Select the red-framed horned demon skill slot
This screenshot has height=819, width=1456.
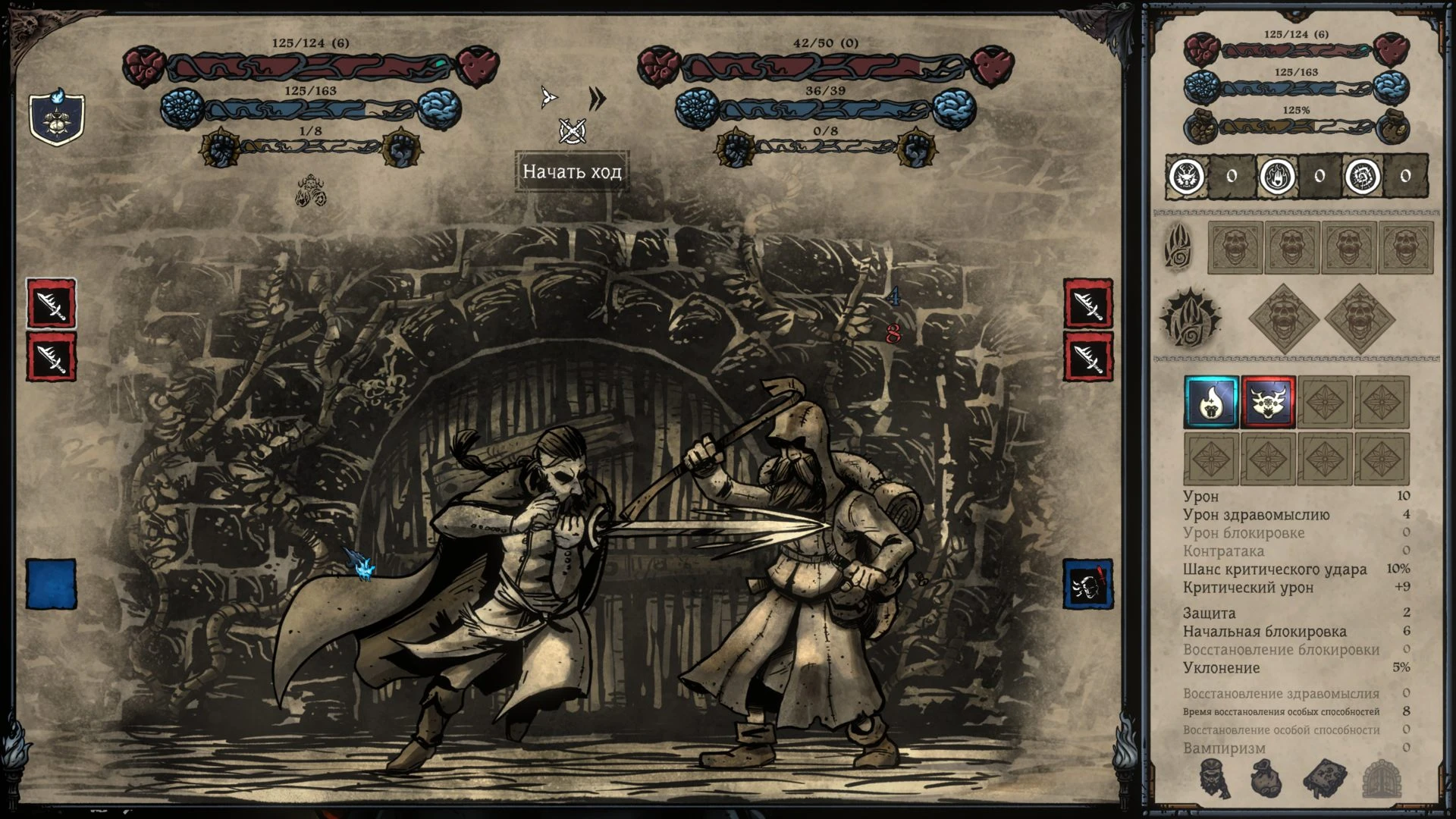tap(1268, 403)
